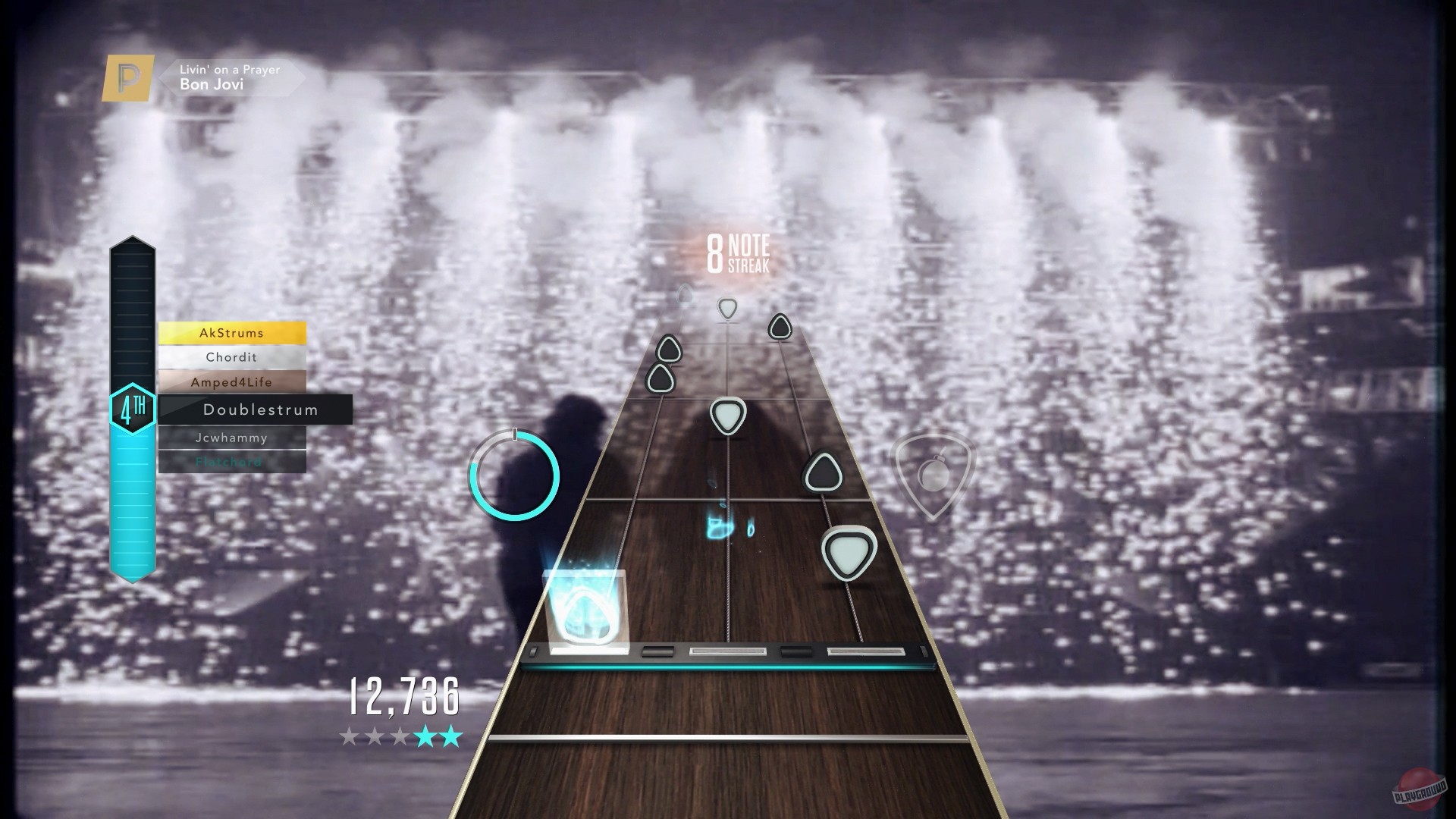
Task: Open the Amped4Life player entry
Action: (x=232, y=384)
